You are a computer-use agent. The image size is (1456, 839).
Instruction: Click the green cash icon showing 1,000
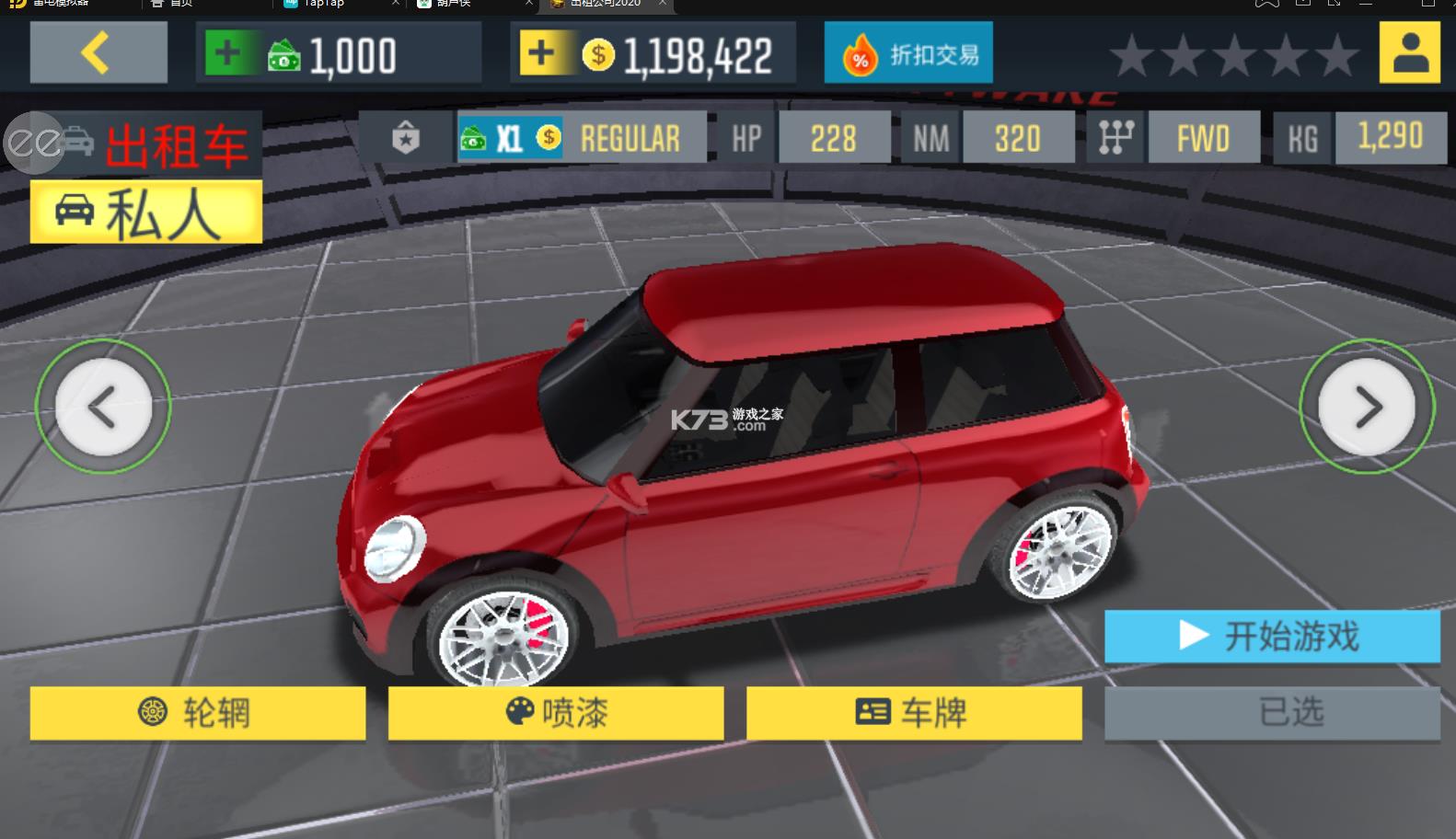pos(285,55)
